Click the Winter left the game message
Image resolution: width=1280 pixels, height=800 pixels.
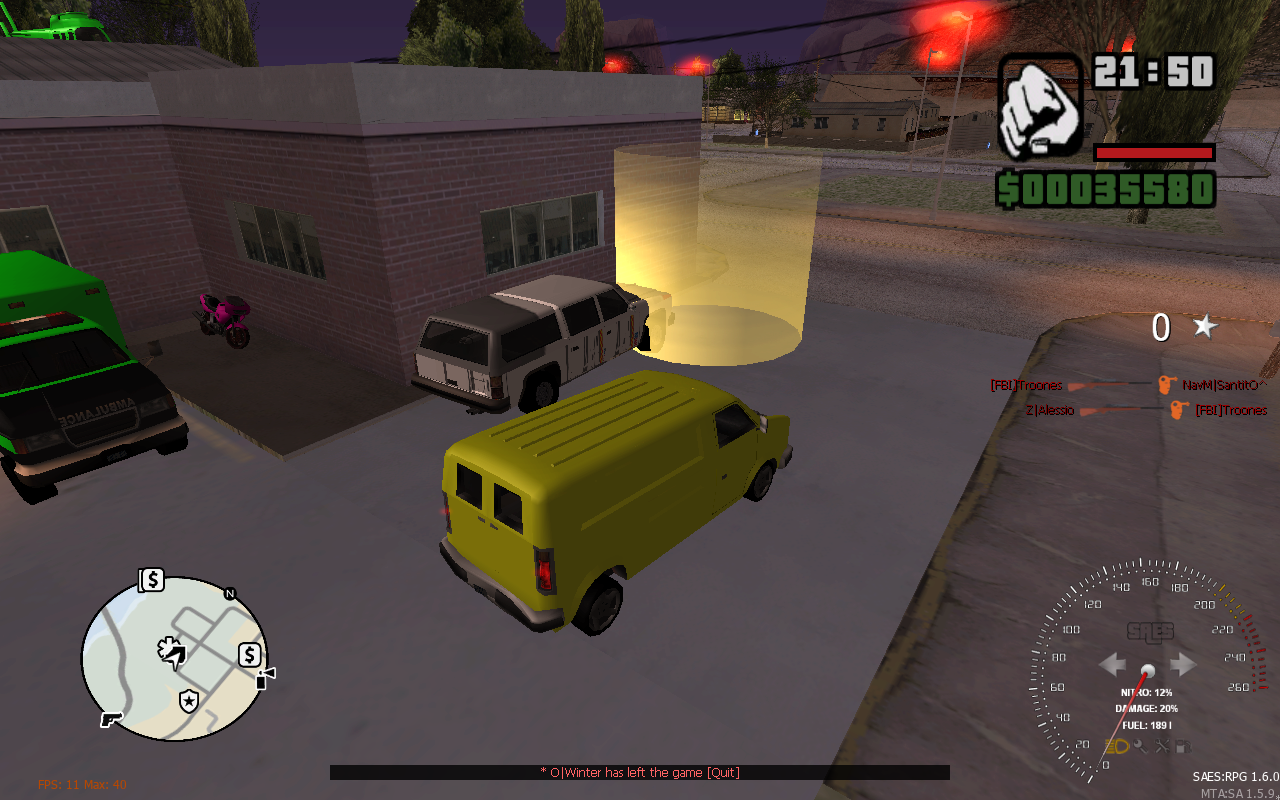[x=640, y=773]
